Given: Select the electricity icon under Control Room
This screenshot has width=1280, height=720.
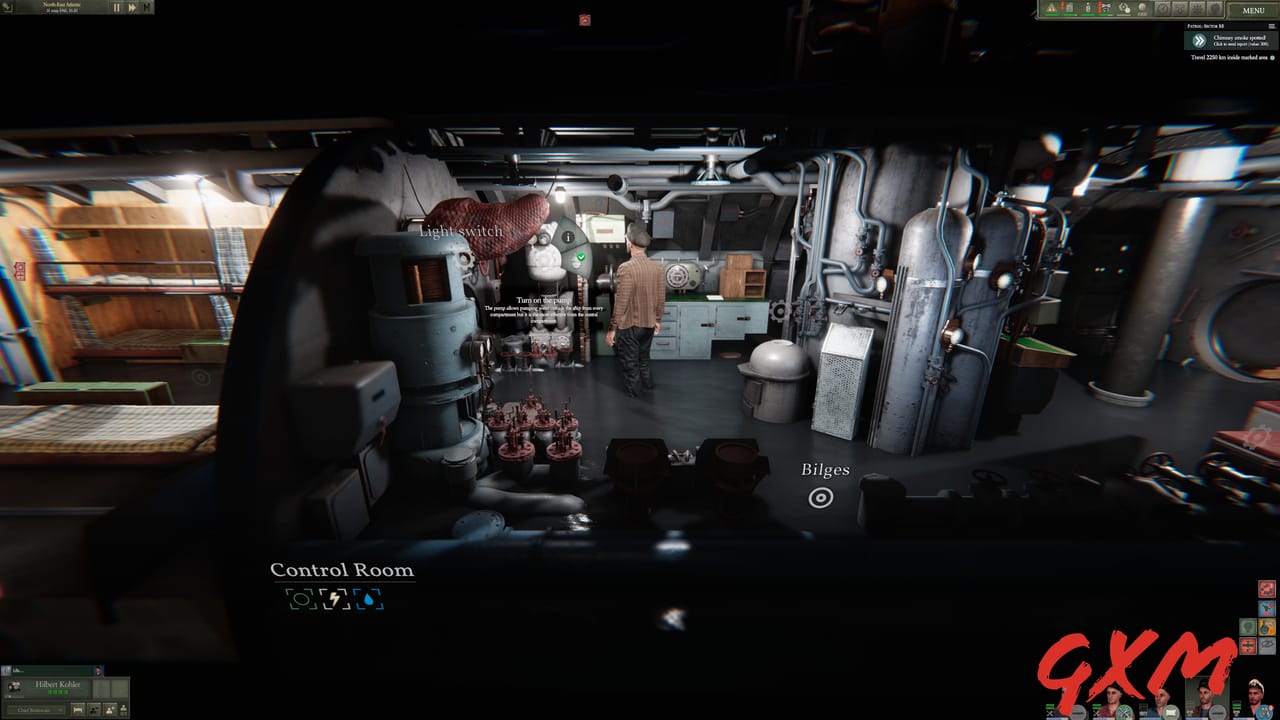Looking at the screenshot, I should pos(334,599).
